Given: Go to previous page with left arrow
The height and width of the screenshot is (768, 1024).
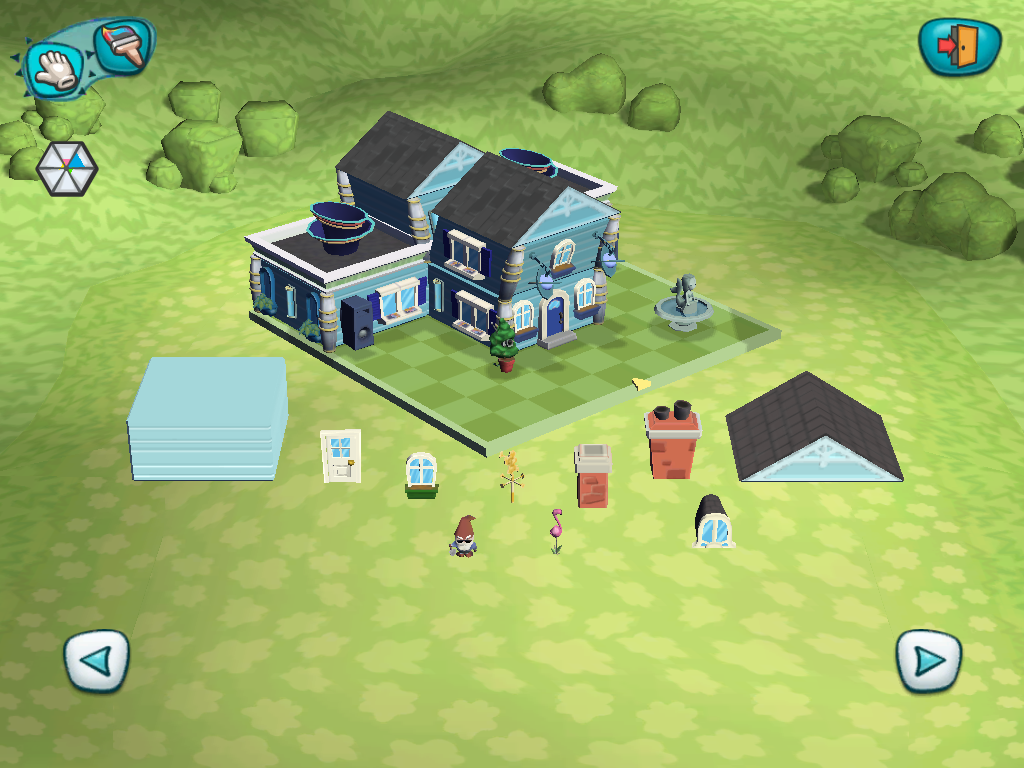Looking at the screenshot, I should (97, 660).
